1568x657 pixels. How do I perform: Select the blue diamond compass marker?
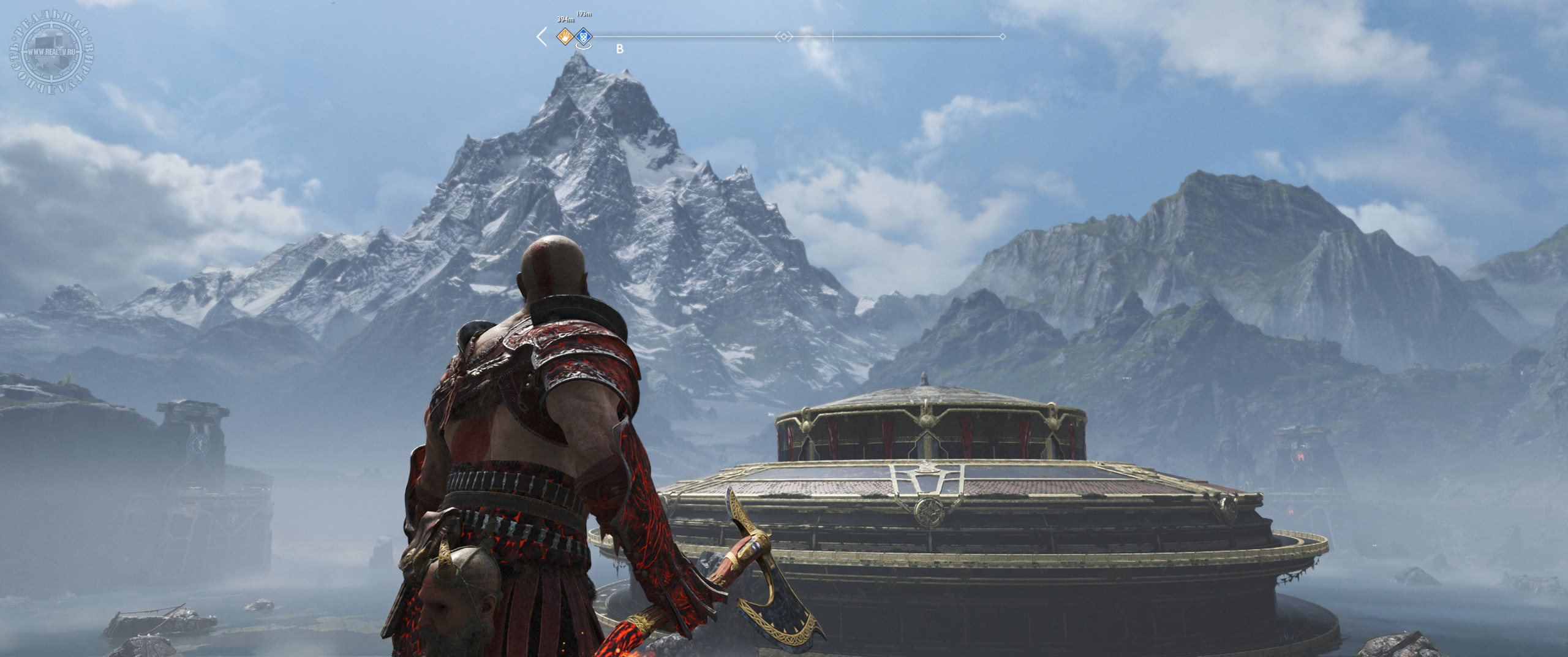coord(584,37)
